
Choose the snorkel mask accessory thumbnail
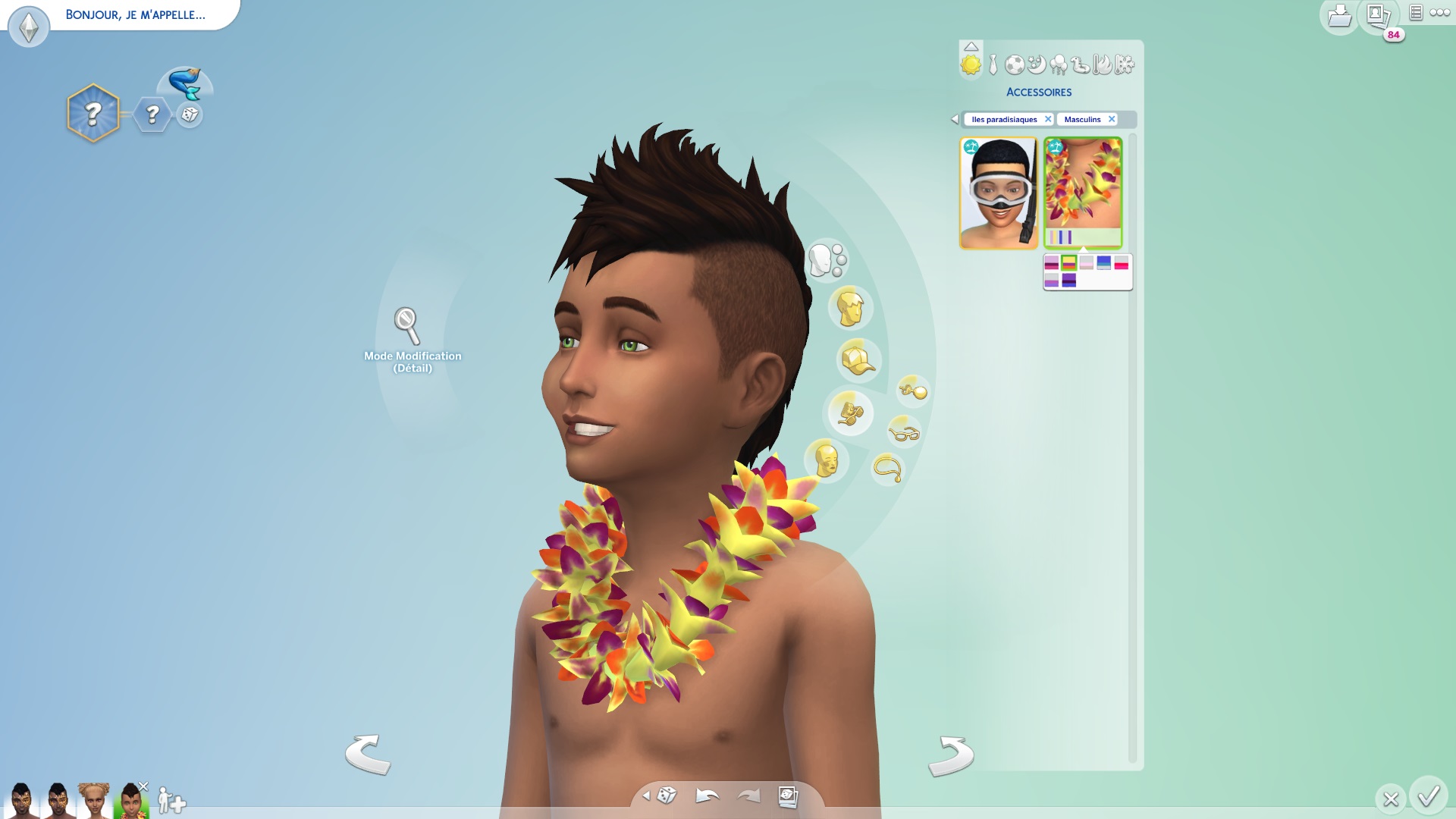coord(998,193)
